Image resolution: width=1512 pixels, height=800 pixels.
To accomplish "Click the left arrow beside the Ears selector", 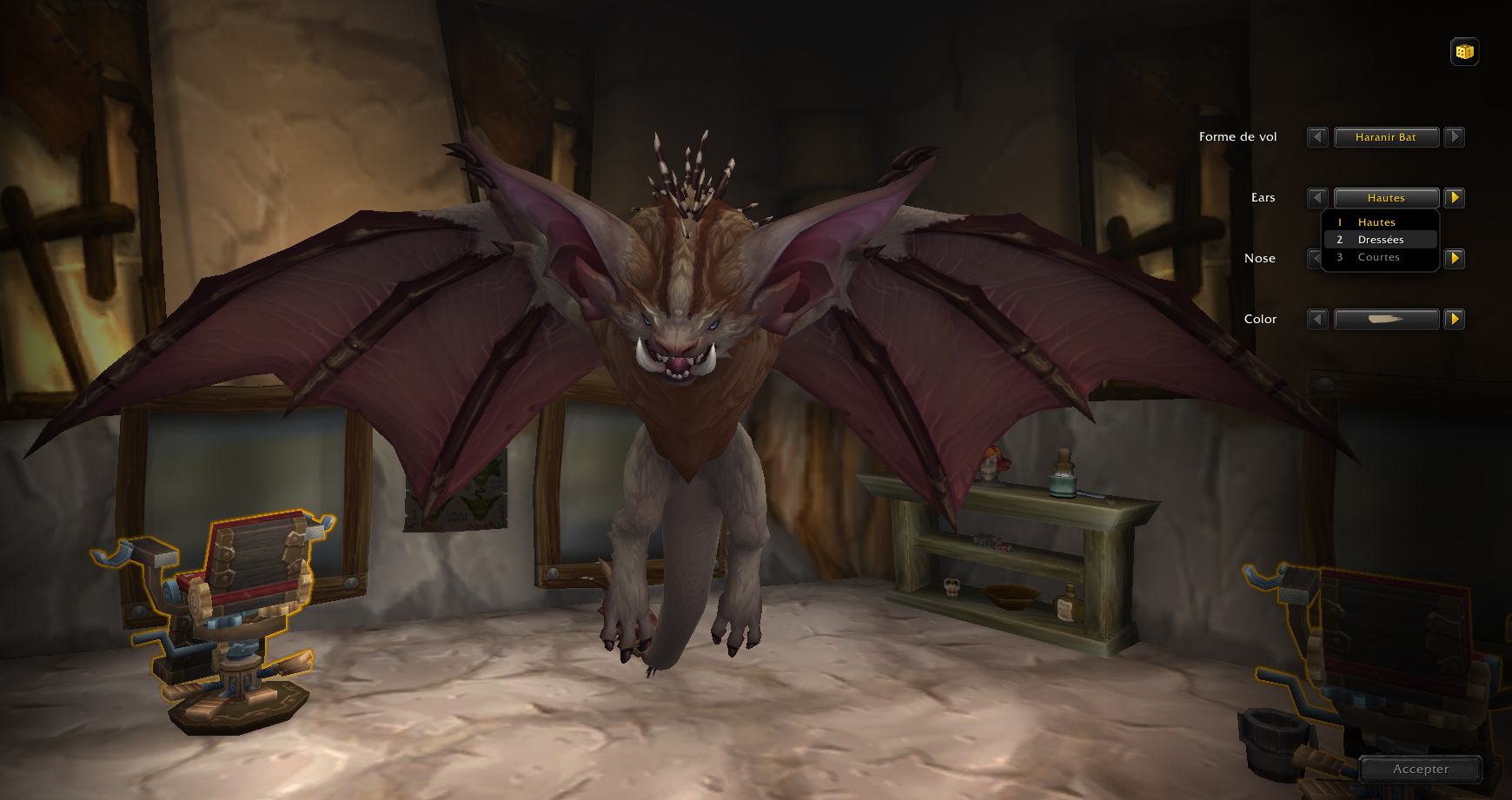I will click(x=1317, y=197).
